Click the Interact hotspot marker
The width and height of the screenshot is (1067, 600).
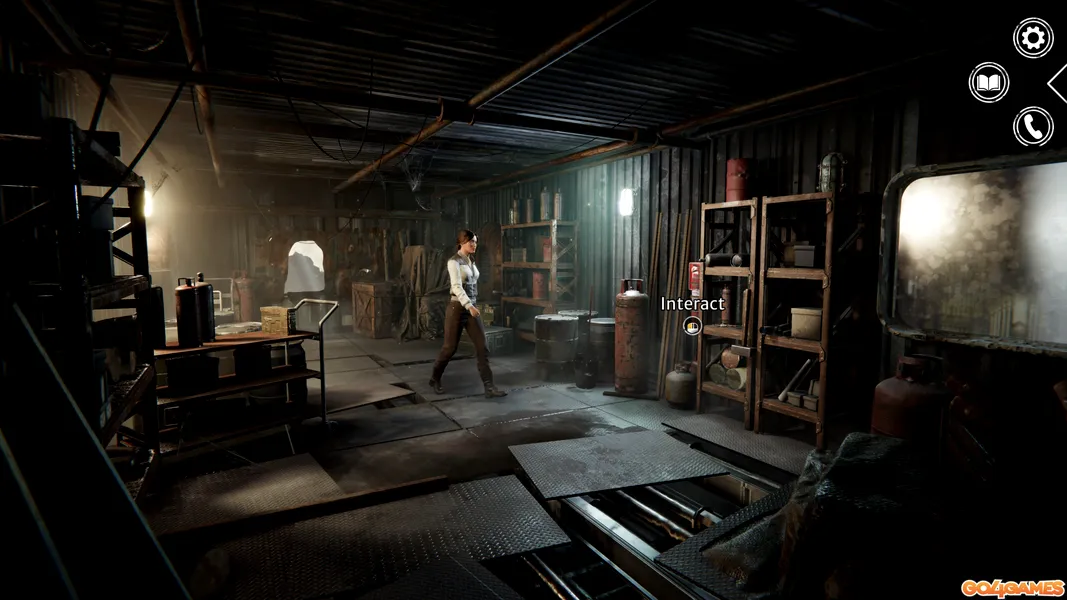click(691, 325)
